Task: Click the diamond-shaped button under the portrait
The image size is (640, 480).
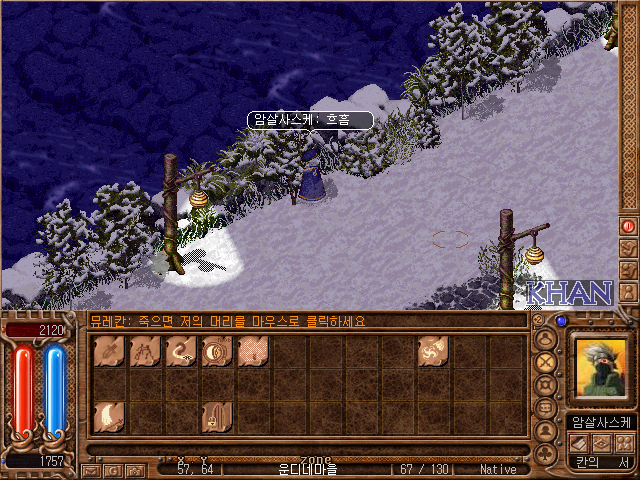Action: (603, 443)
